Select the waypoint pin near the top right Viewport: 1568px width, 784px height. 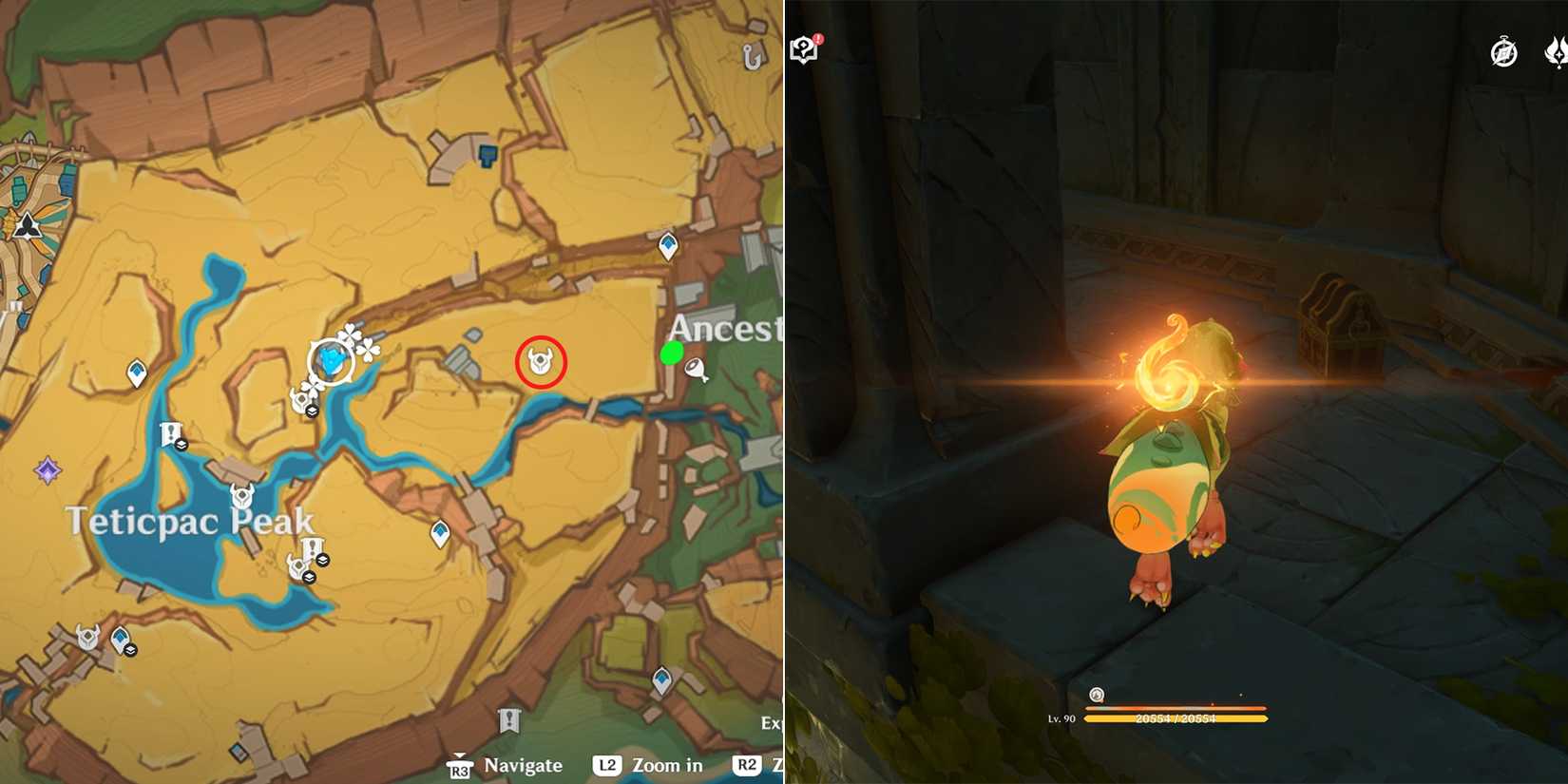669,244
